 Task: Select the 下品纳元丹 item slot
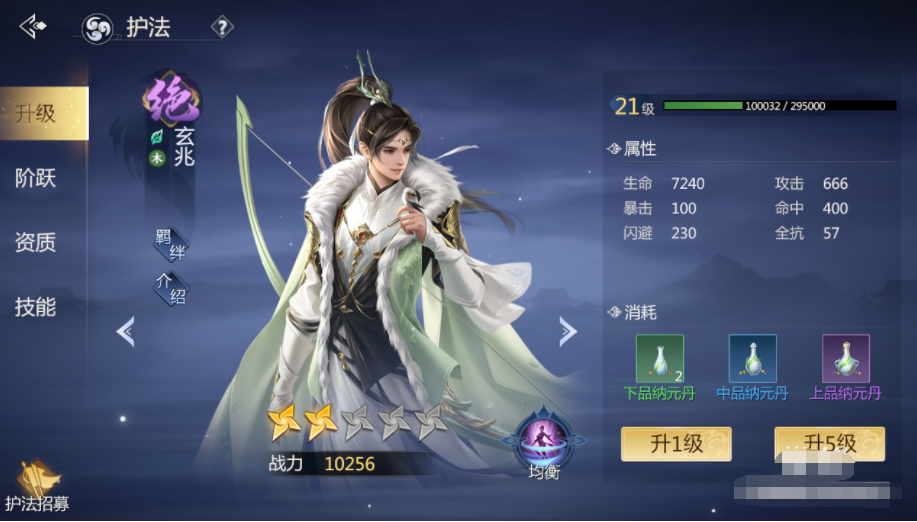tap(660, 359)
